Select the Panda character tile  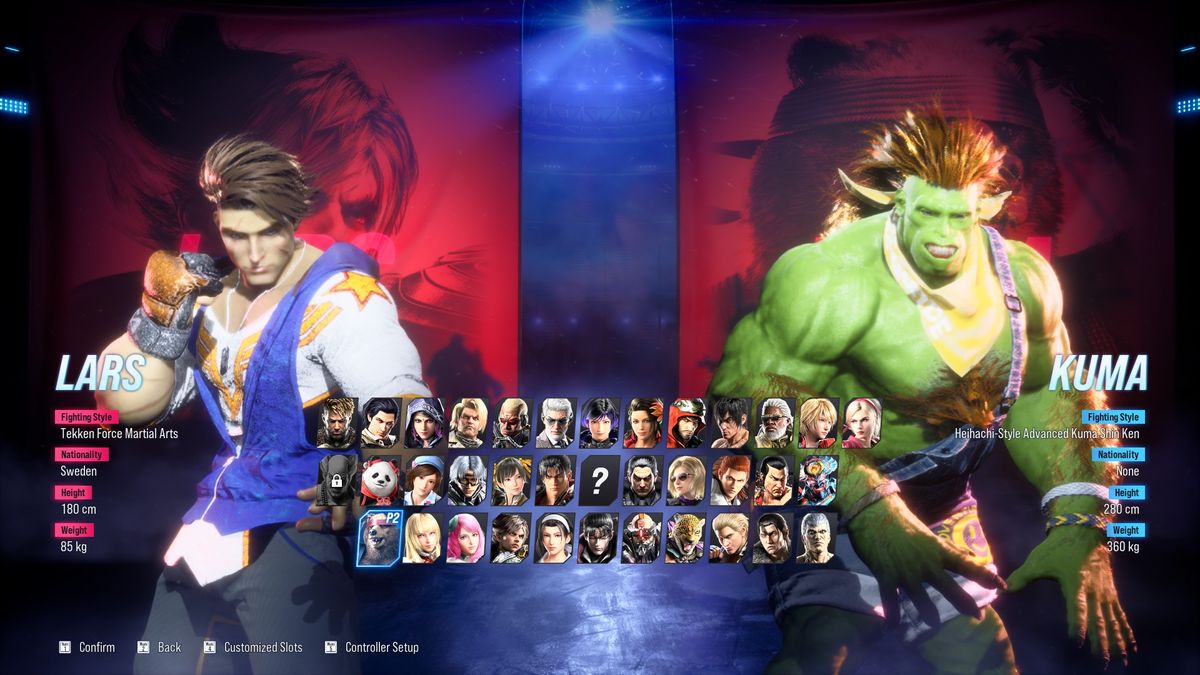pos(380,481)
